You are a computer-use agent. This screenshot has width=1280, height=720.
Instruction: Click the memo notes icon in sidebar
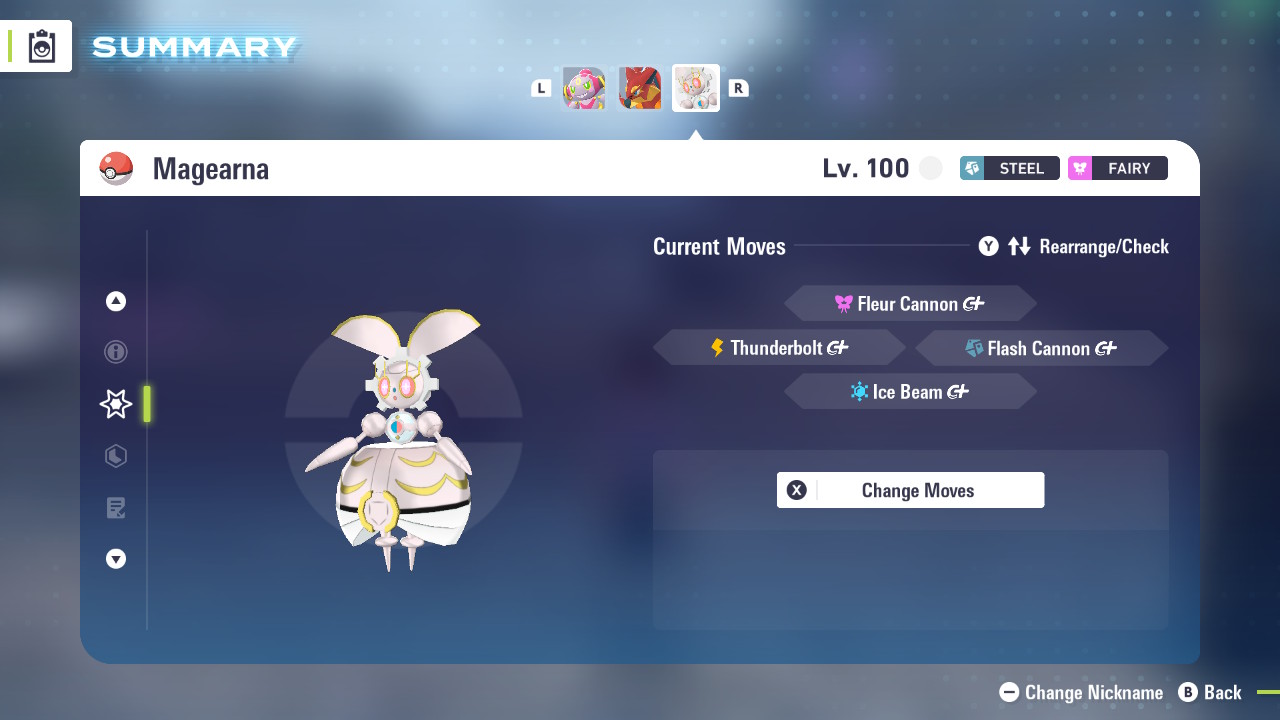click(x=115, y=508)
